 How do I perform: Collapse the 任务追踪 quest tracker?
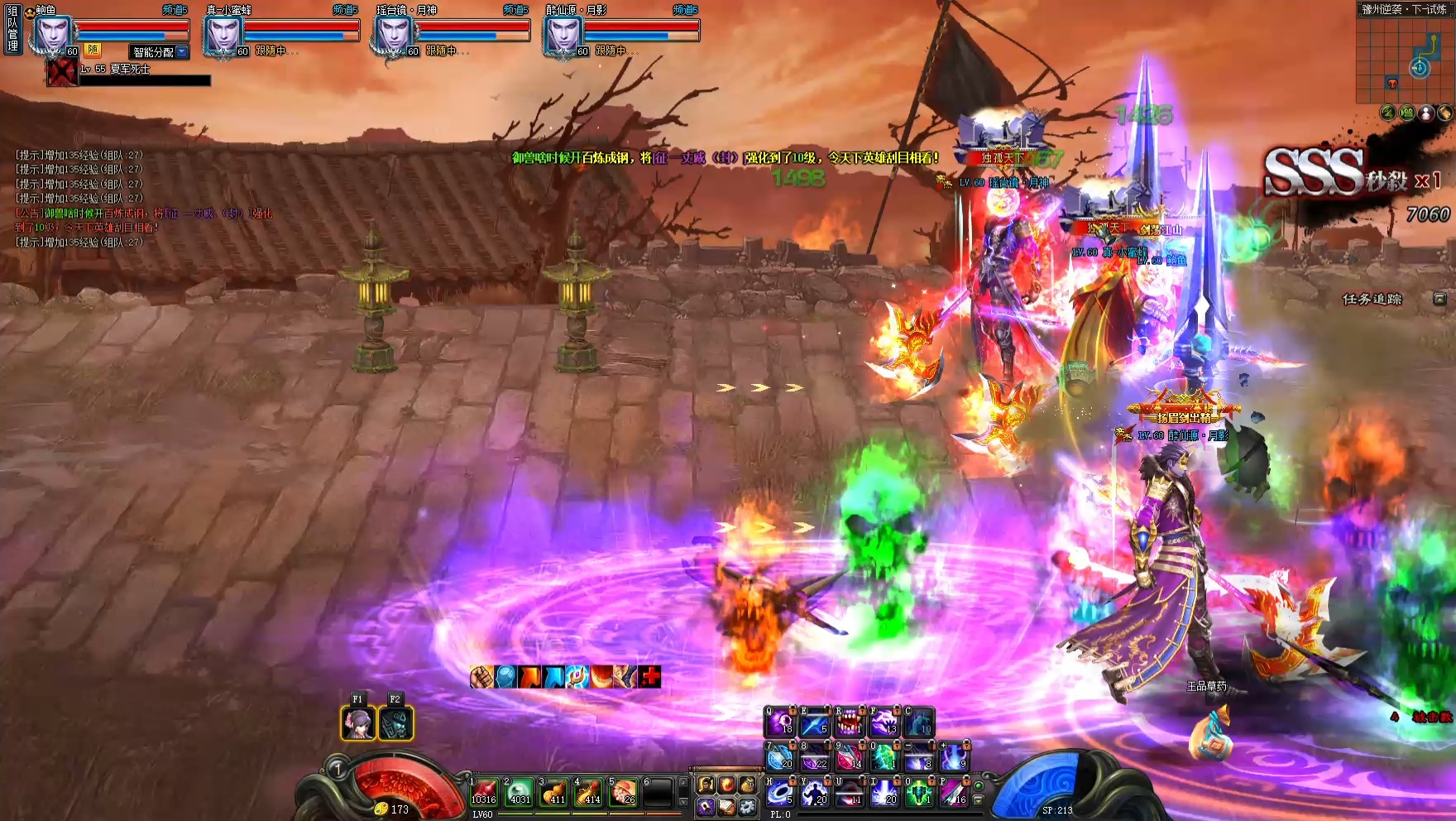point(1439,299)
